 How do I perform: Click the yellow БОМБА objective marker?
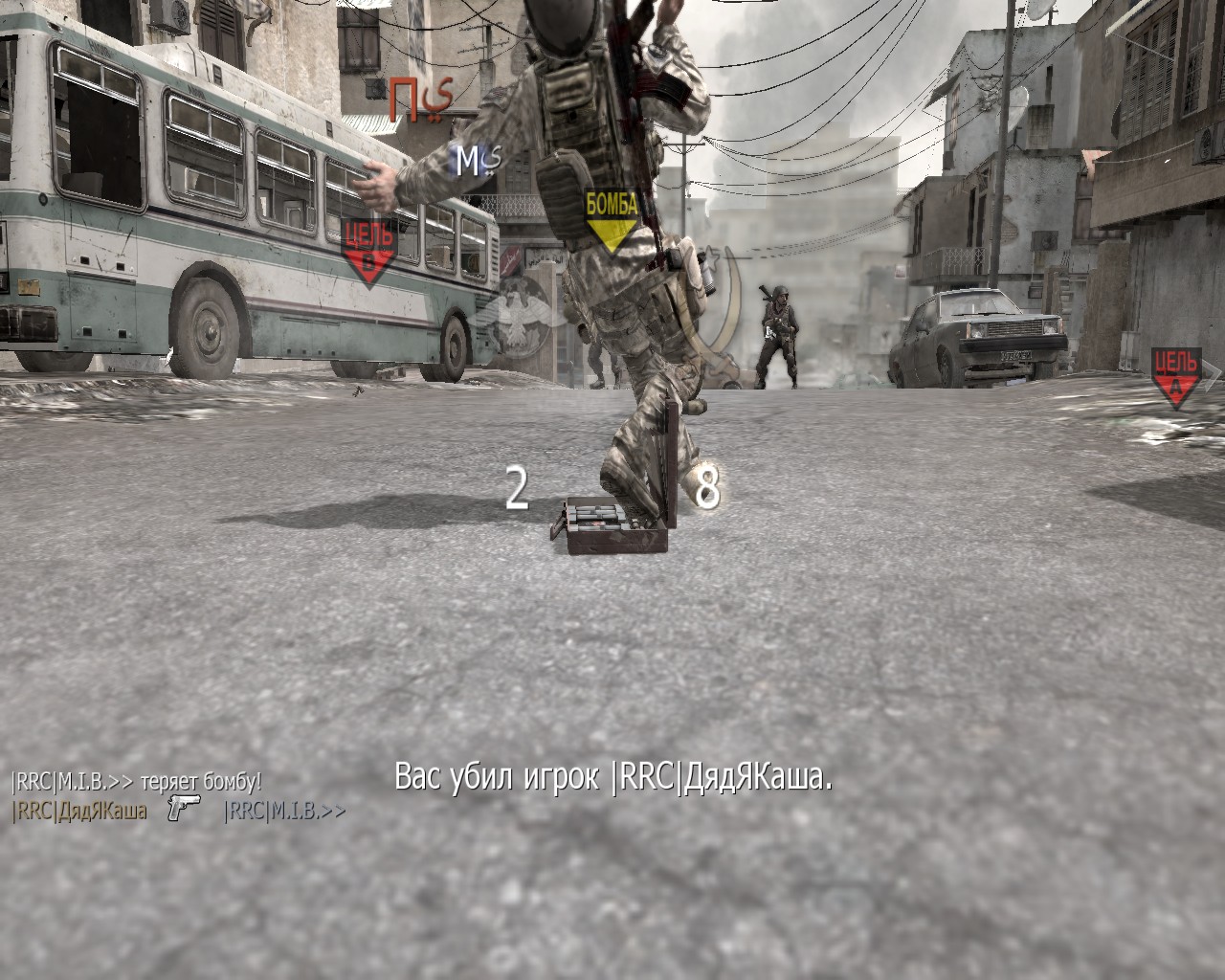click(612, 219)
